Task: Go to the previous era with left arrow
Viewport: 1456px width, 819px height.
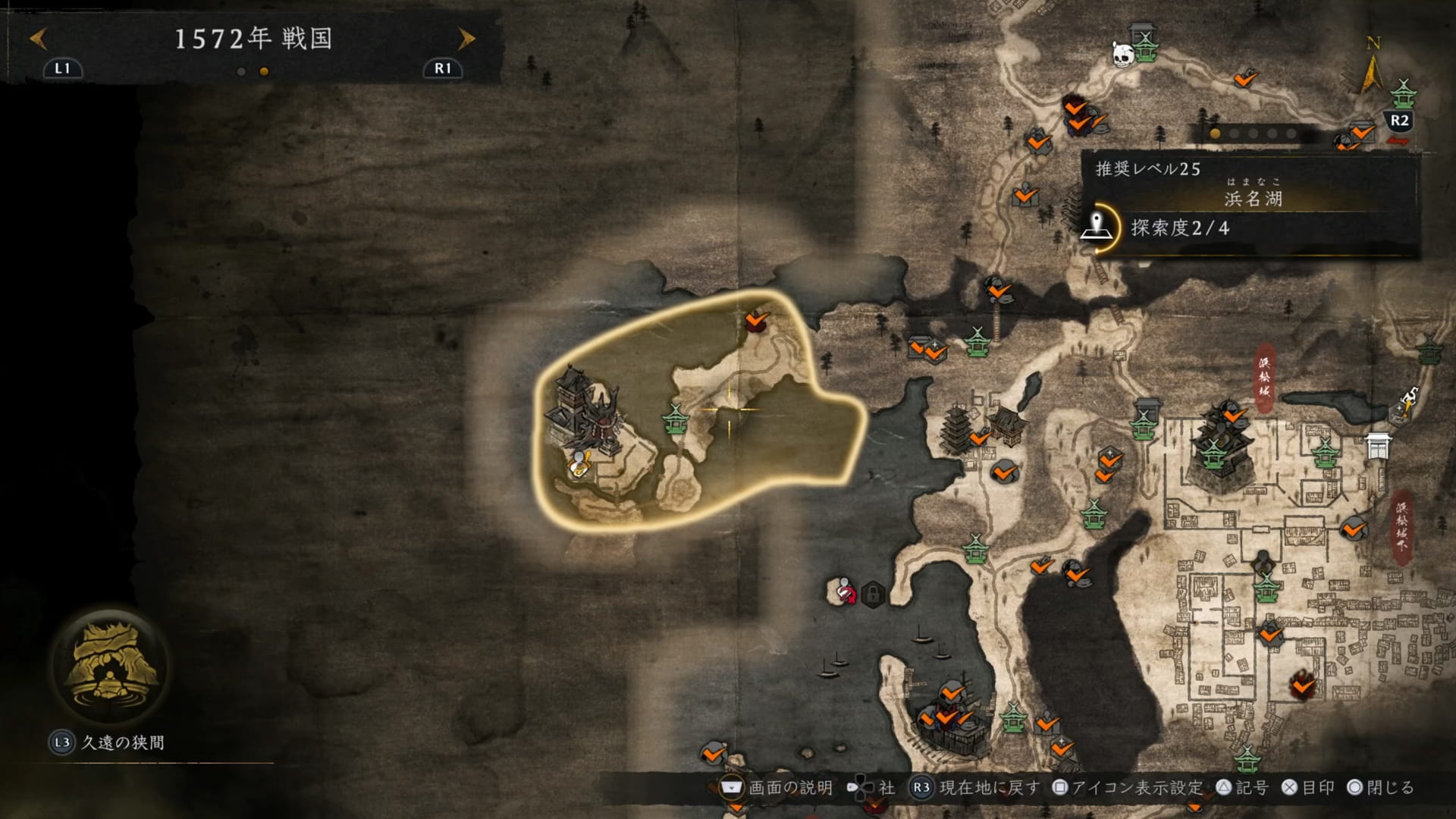Action: (x=38, y=38)
